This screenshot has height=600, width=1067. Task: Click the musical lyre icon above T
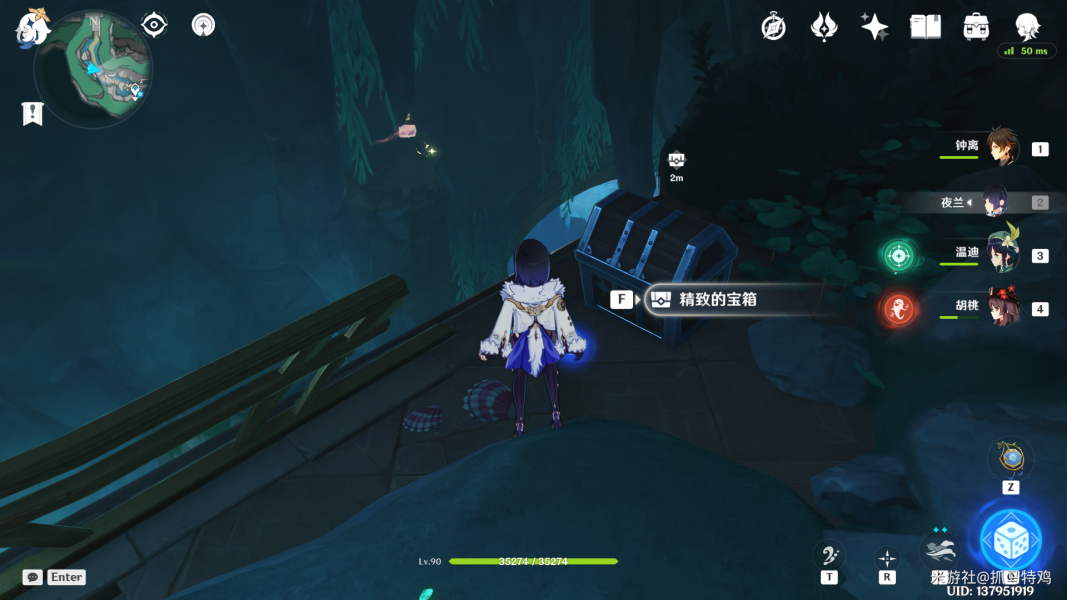pyautogui.click(x=829, y=555)
